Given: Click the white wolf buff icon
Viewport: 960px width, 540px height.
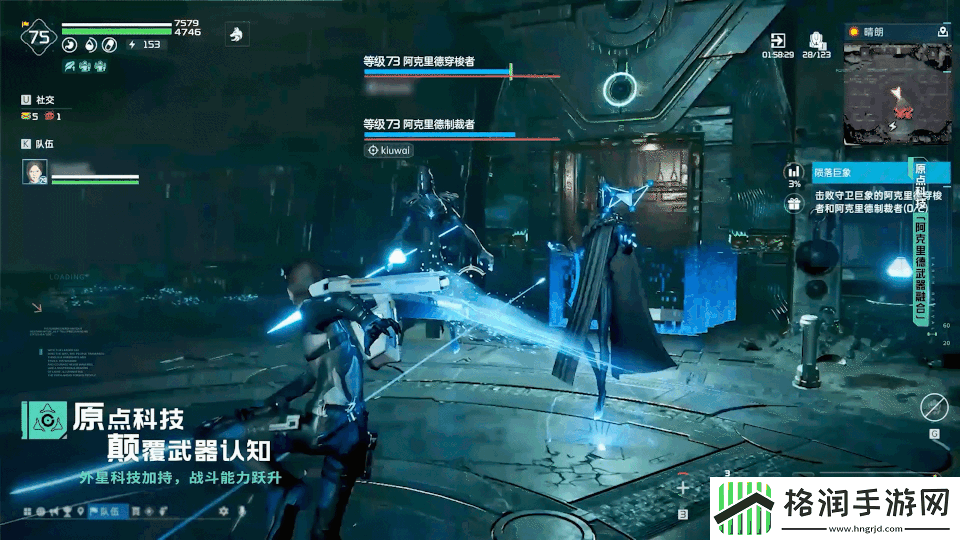Looking at the screenshot, I should (x=236, y=34).
